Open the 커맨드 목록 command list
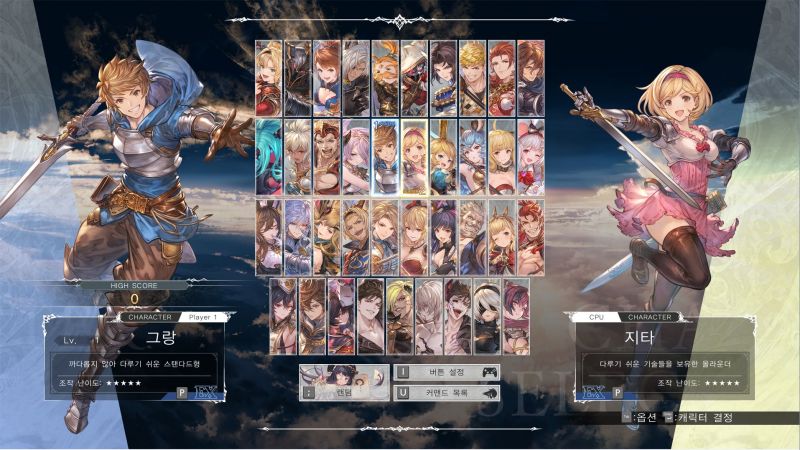800x450 pixels. [446, 391]
